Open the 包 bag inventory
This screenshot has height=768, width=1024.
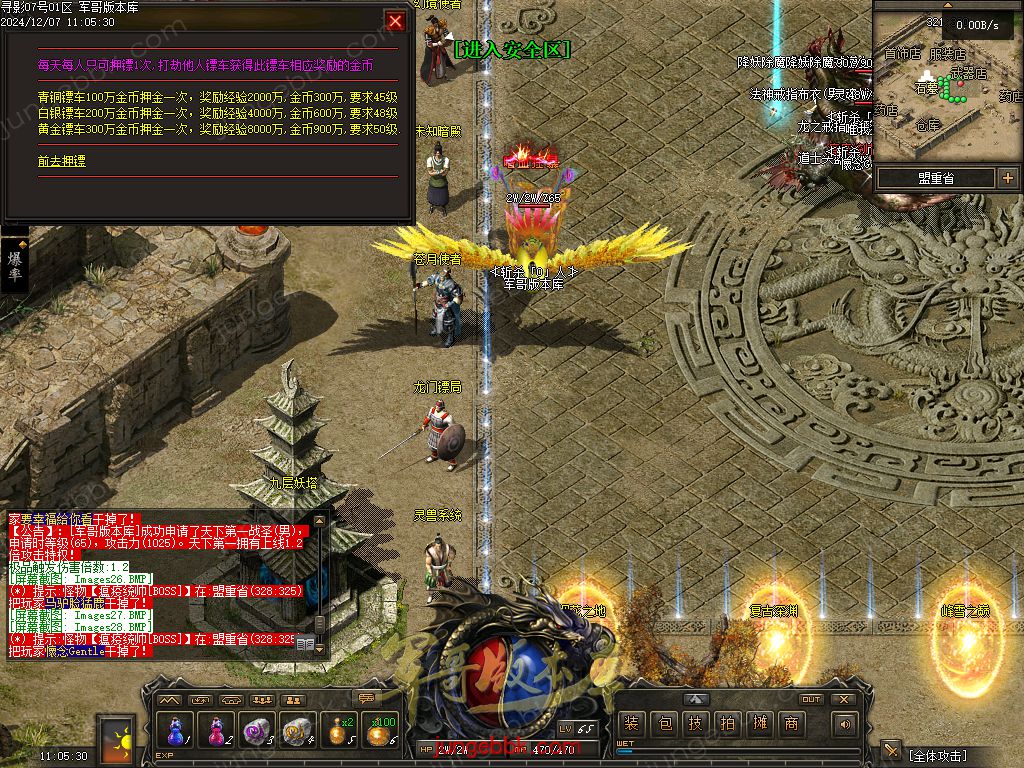[x=664, y=723]
